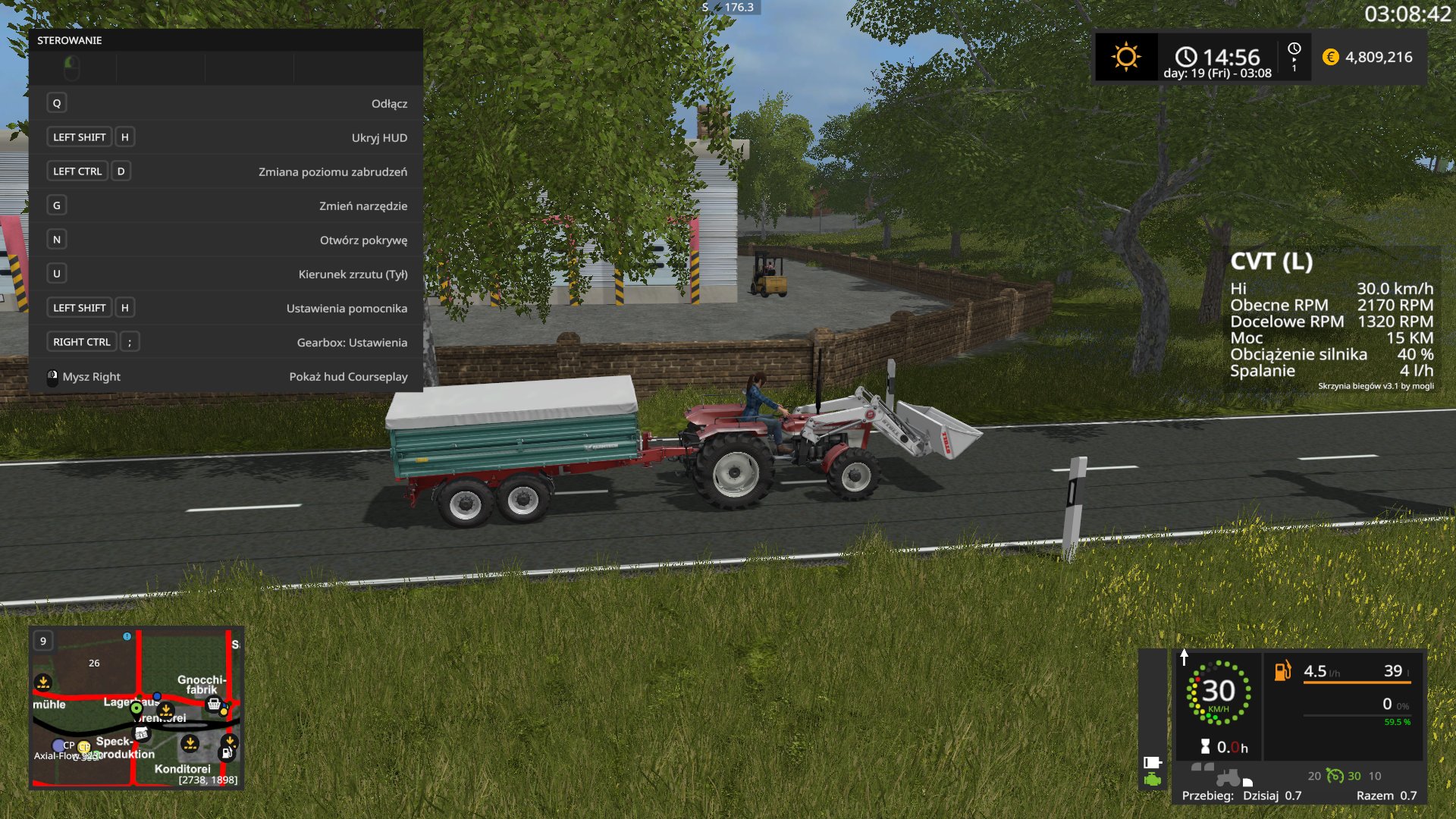1456x819 pixels.
Task: Select the shop basket marker on minimap
Action: 214,704
